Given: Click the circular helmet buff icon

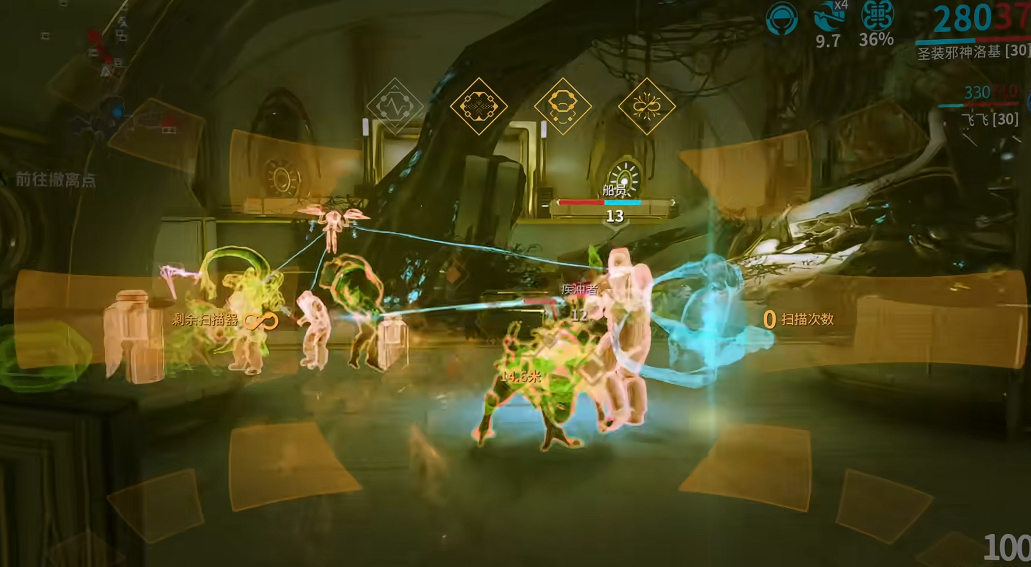Looking at the screenshot, I should (780, 16).
